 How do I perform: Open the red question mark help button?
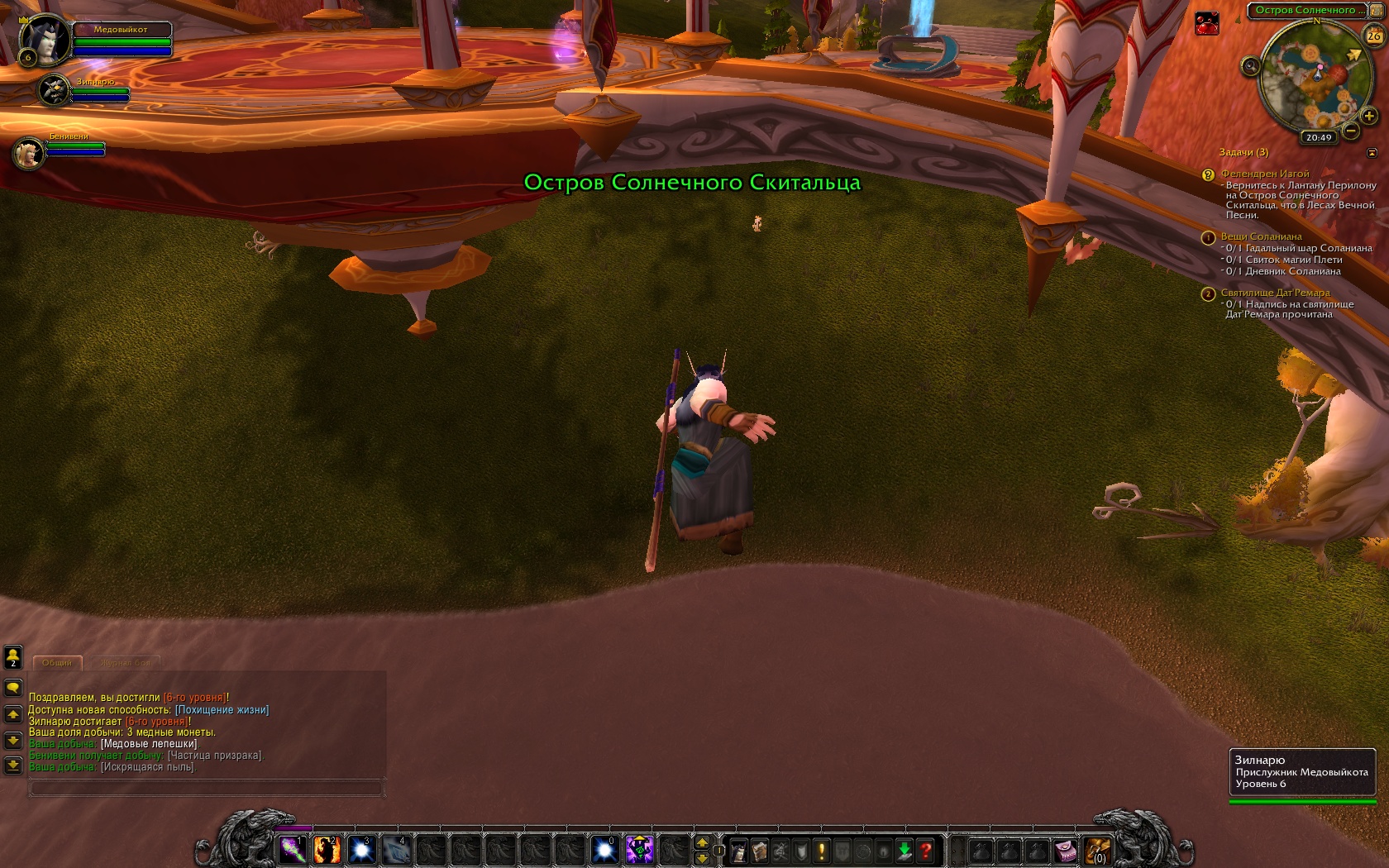pyautogui.click(x=925, y=850)
